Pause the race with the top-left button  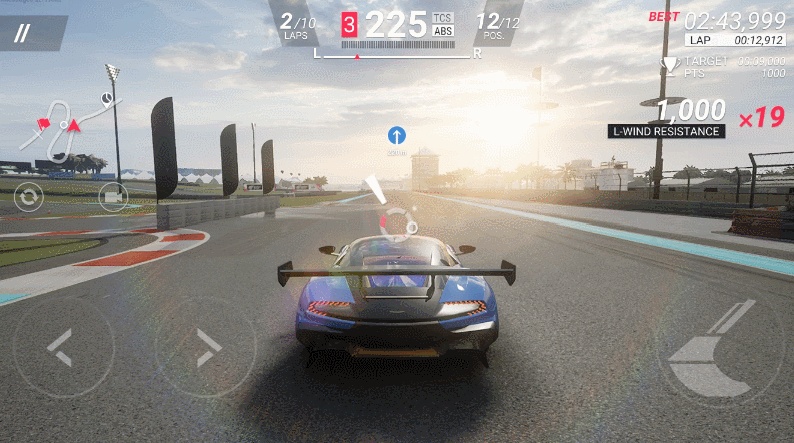[23, 32]
